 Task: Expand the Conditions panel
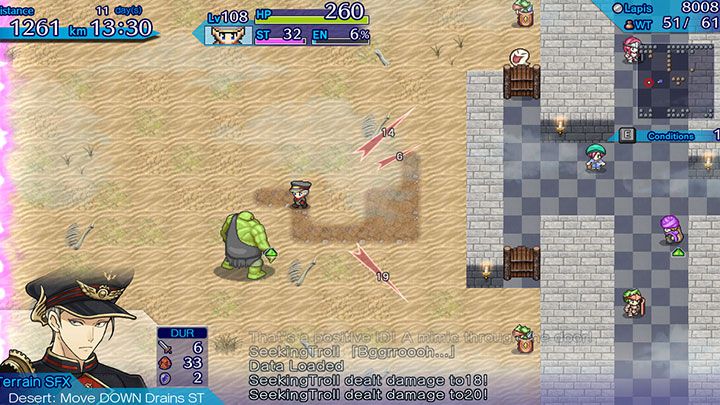[x=668, y=135]
